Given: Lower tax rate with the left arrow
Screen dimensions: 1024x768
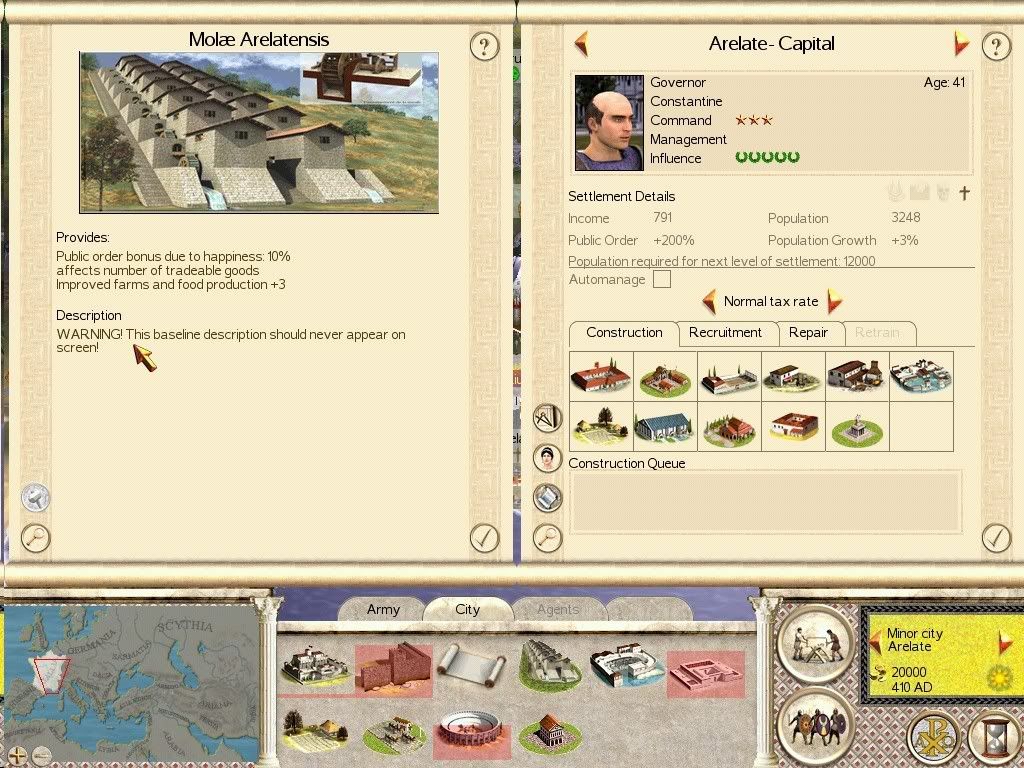Looking at the screenshot, I should (709, 301).
